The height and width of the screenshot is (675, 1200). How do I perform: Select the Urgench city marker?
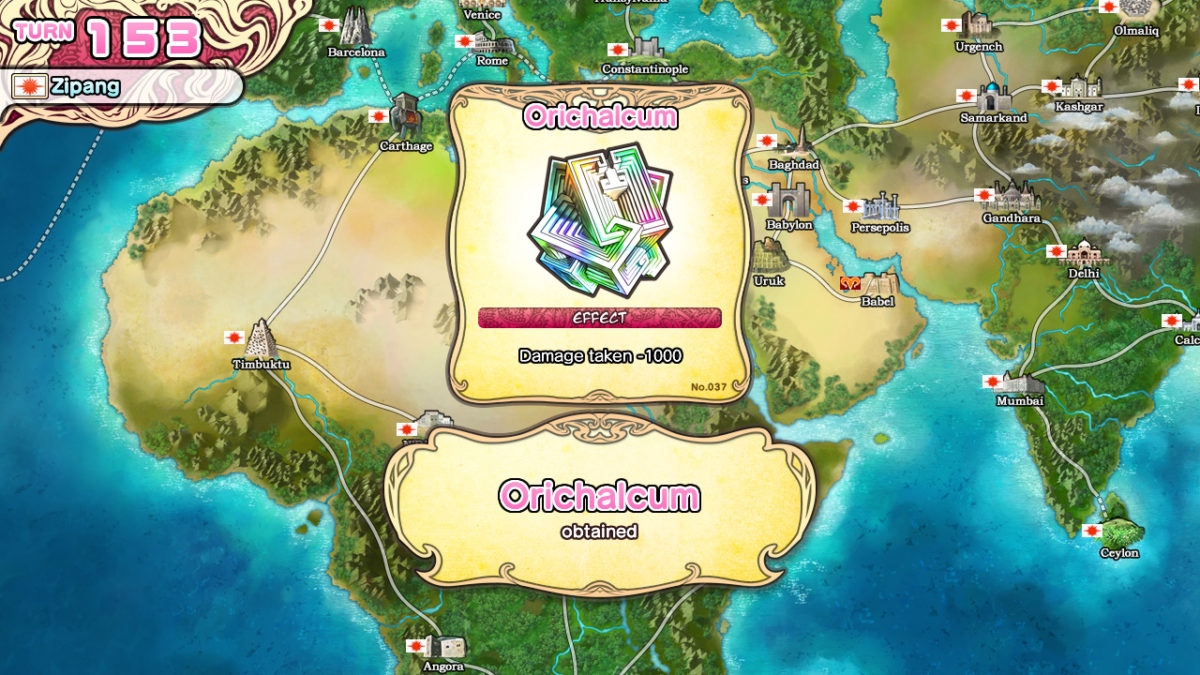[977, 26]
